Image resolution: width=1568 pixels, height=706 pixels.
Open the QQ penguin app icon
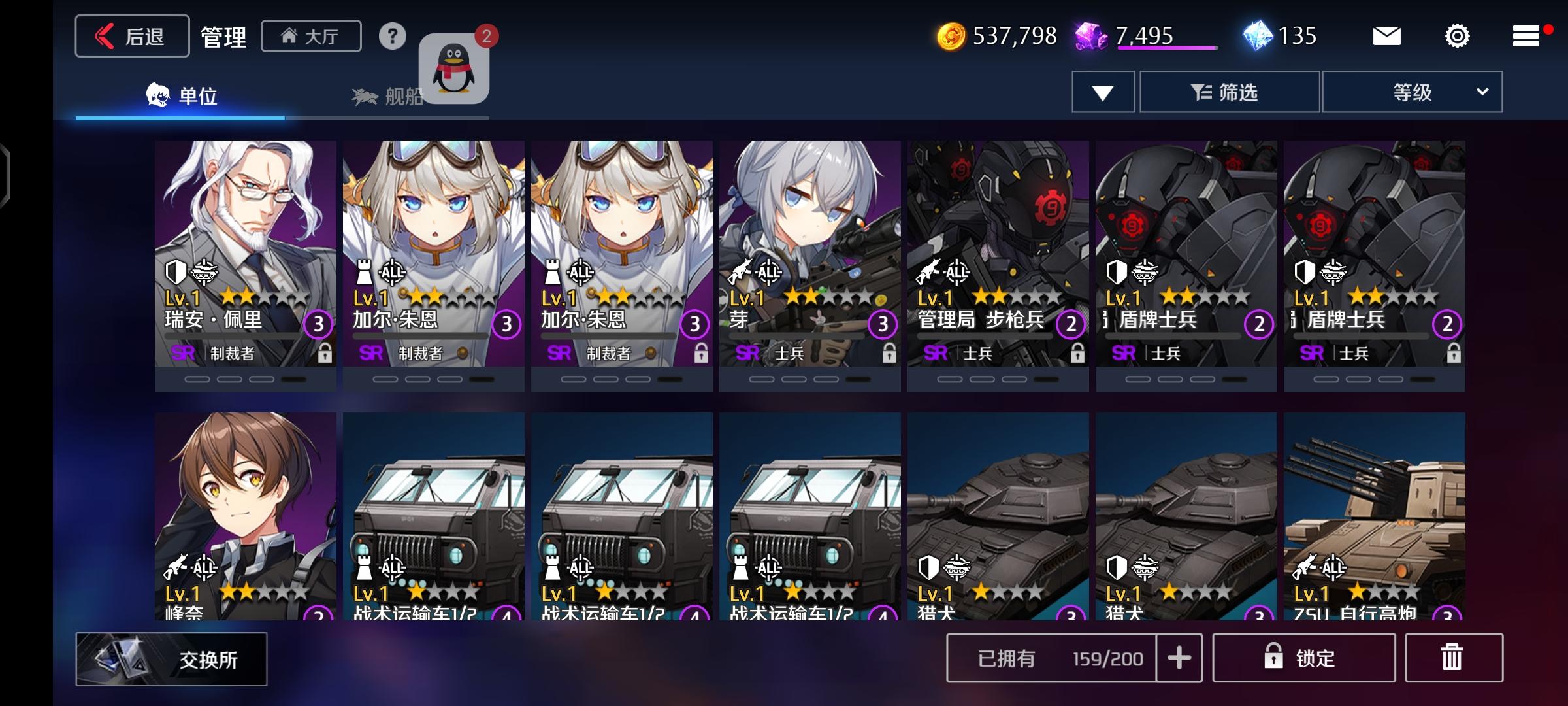(453, 69)
